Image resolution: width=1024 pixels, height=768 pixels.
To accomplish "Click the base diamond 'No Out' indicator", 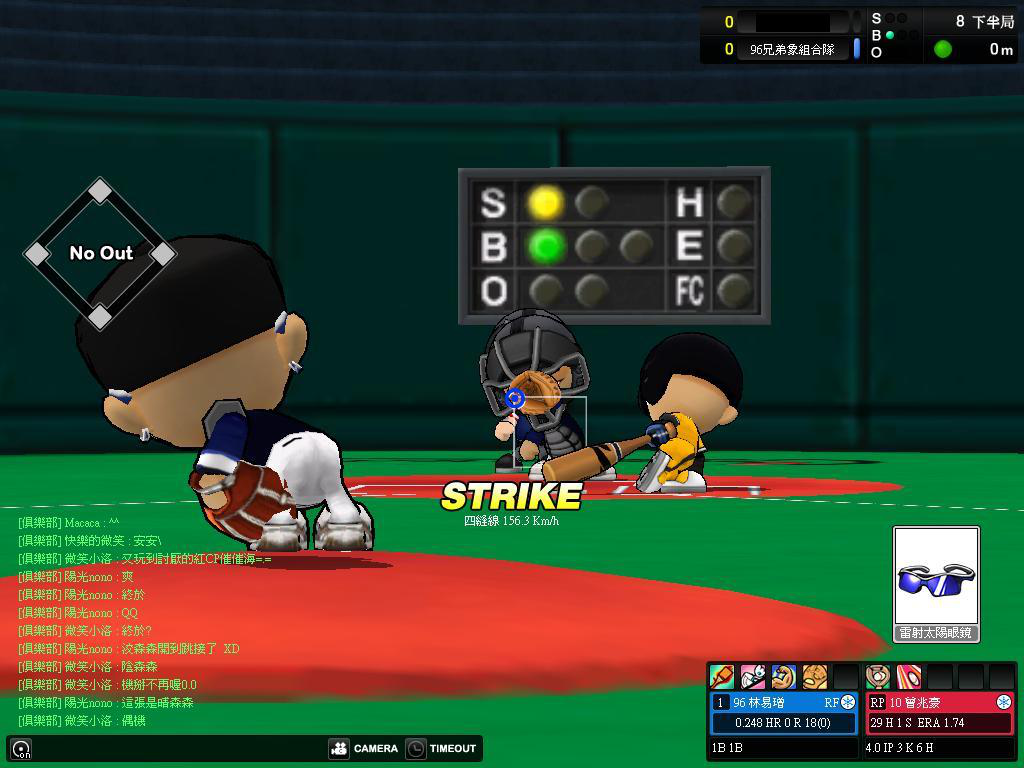I will click(100, 253).
